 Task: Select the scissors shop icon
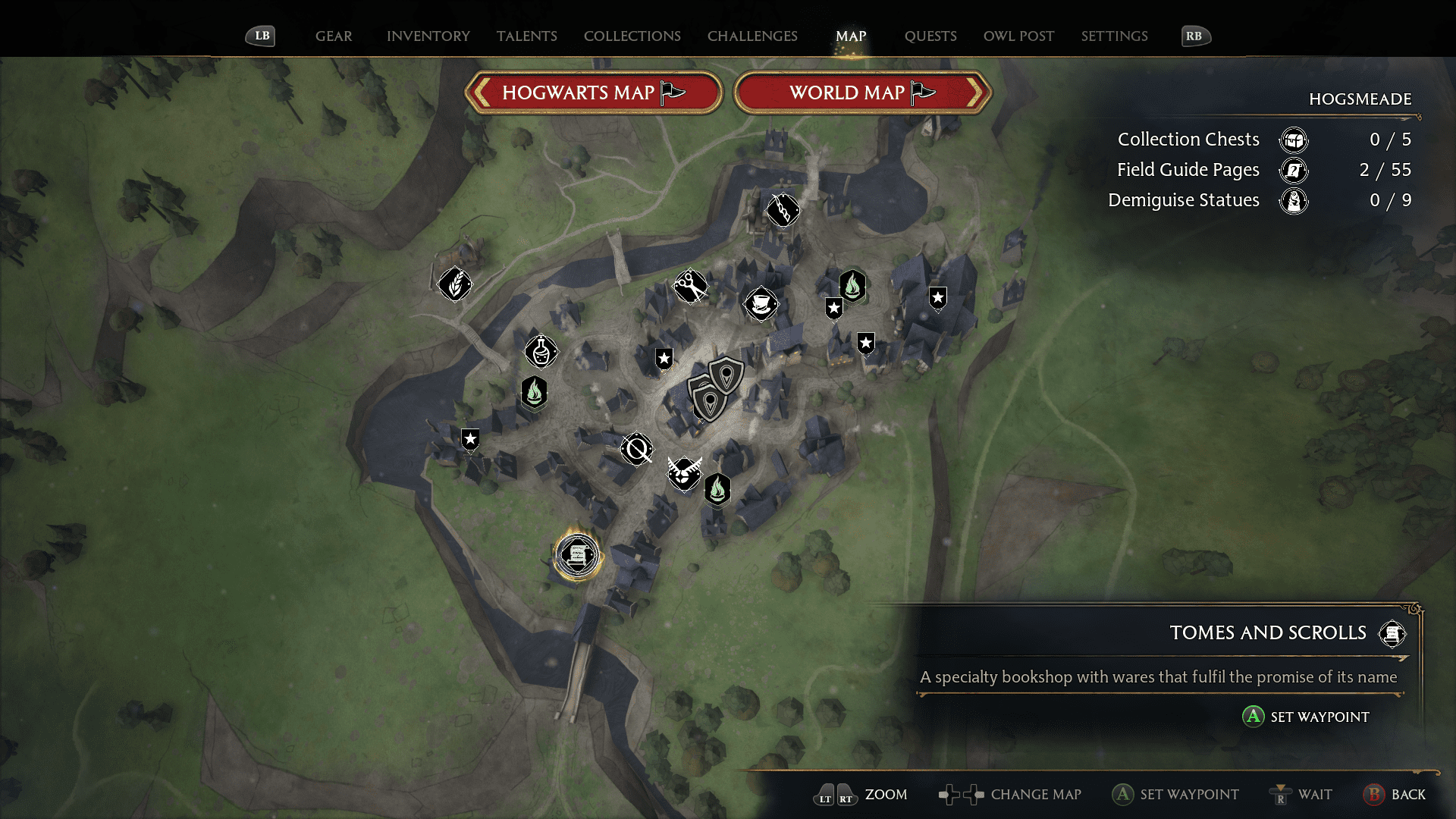click(691, 286)
